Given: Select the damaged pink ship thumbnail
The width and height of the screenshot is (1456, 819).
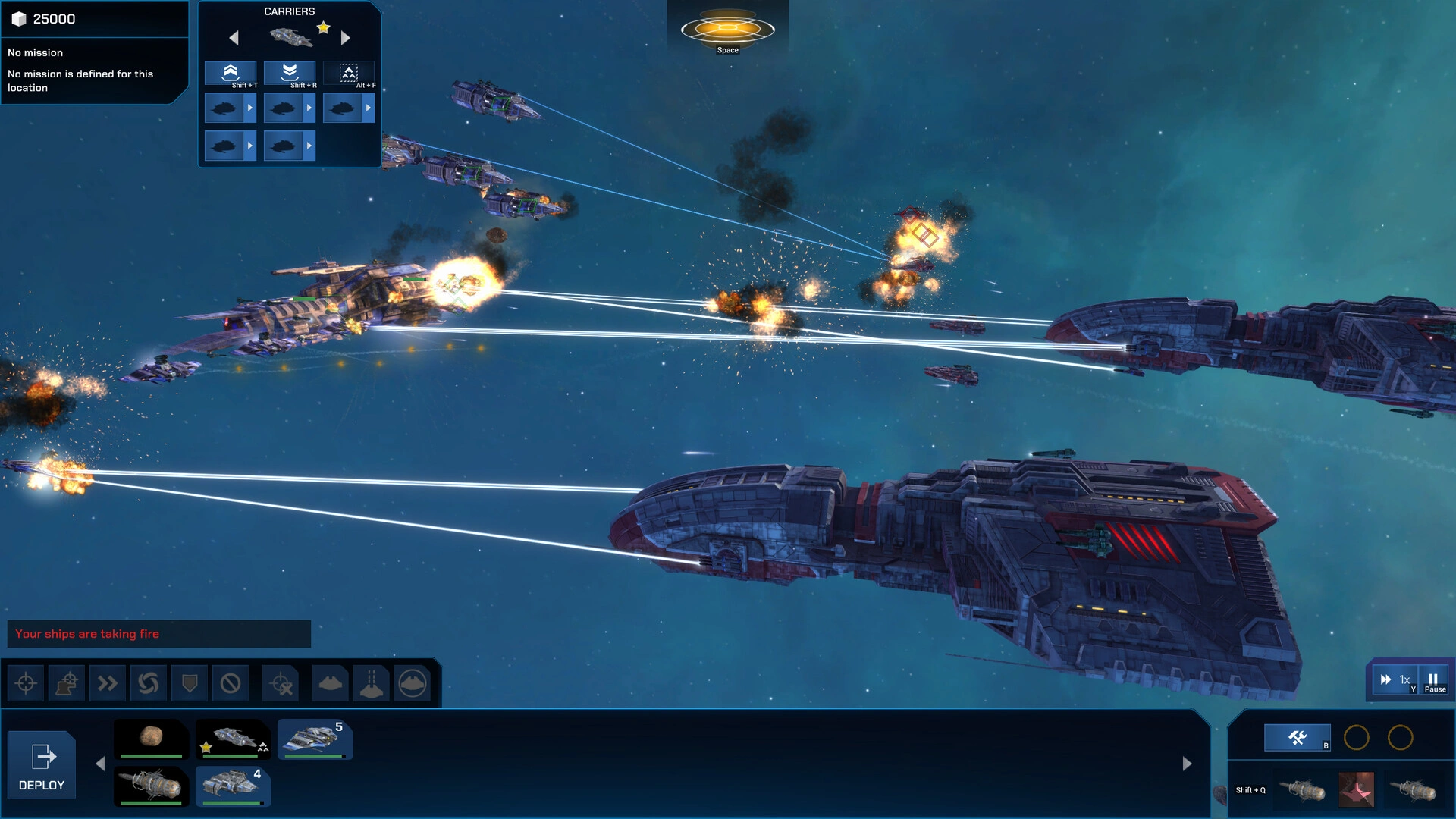Looking at the screenshot, I should pyautogui.click(x=1357, y=789).
